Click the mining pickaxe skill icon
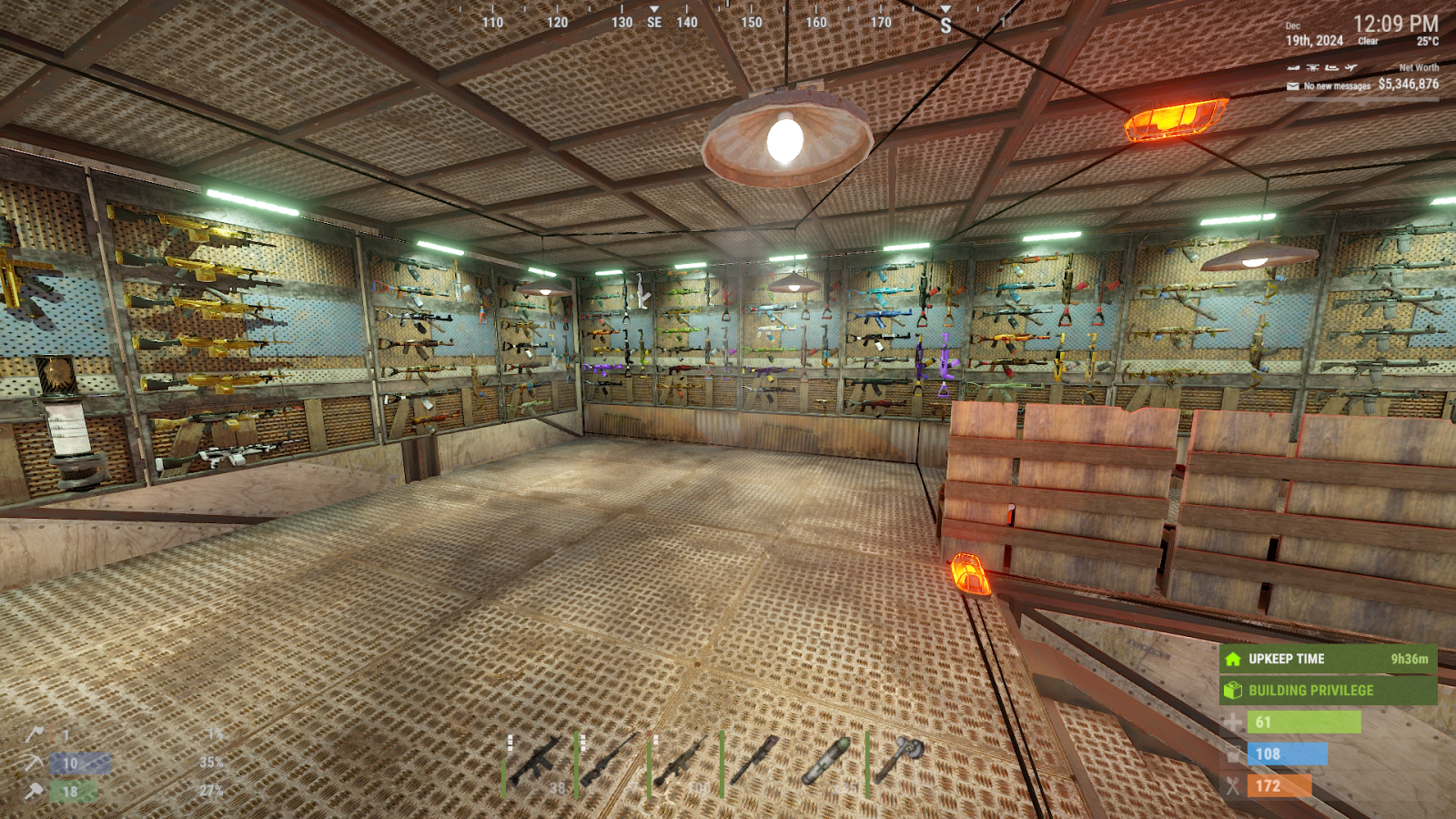This screenshot has width=1456, height=819. pos(35,763)
